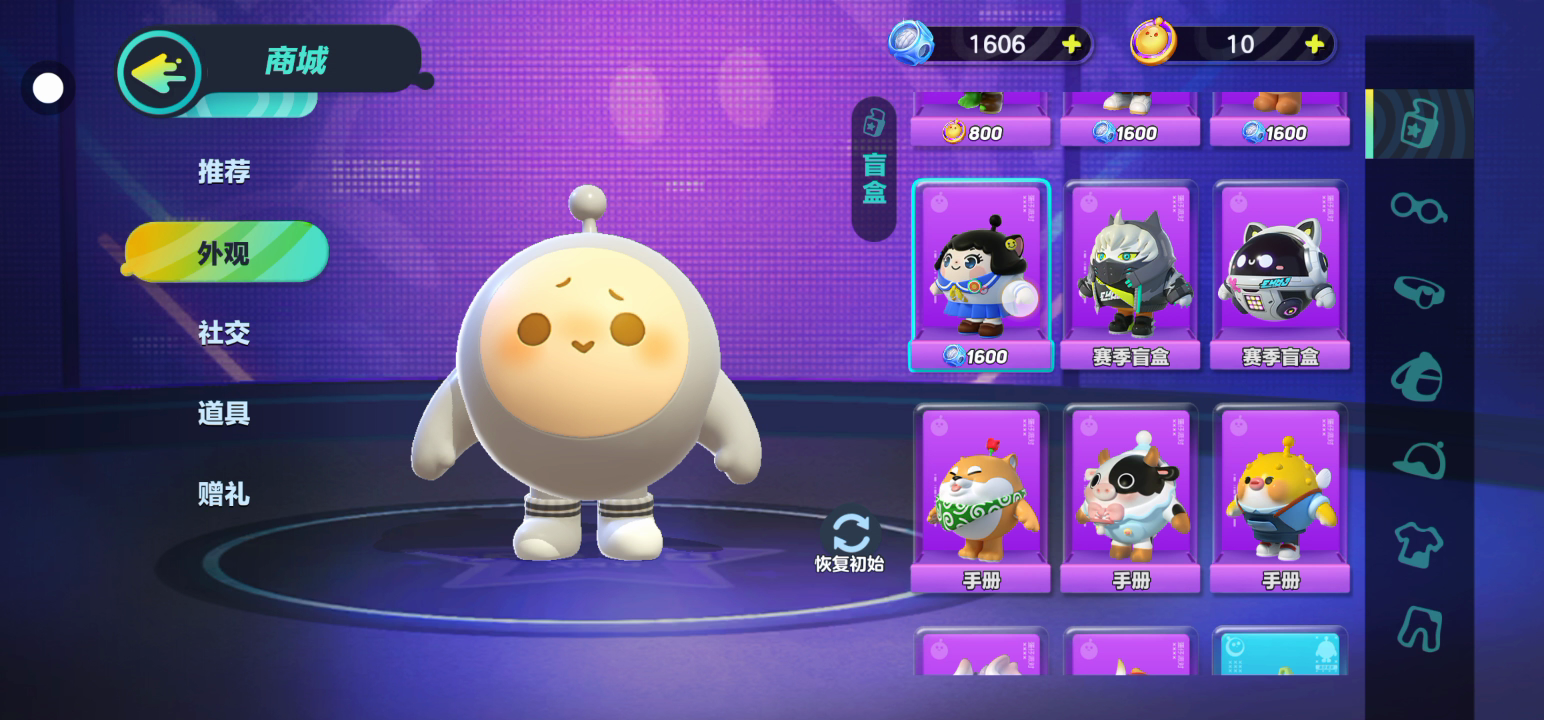Viewport: 1544px width, 720px height.
Task: Open the glasses accessory category
Action: tap(1418, 208)
